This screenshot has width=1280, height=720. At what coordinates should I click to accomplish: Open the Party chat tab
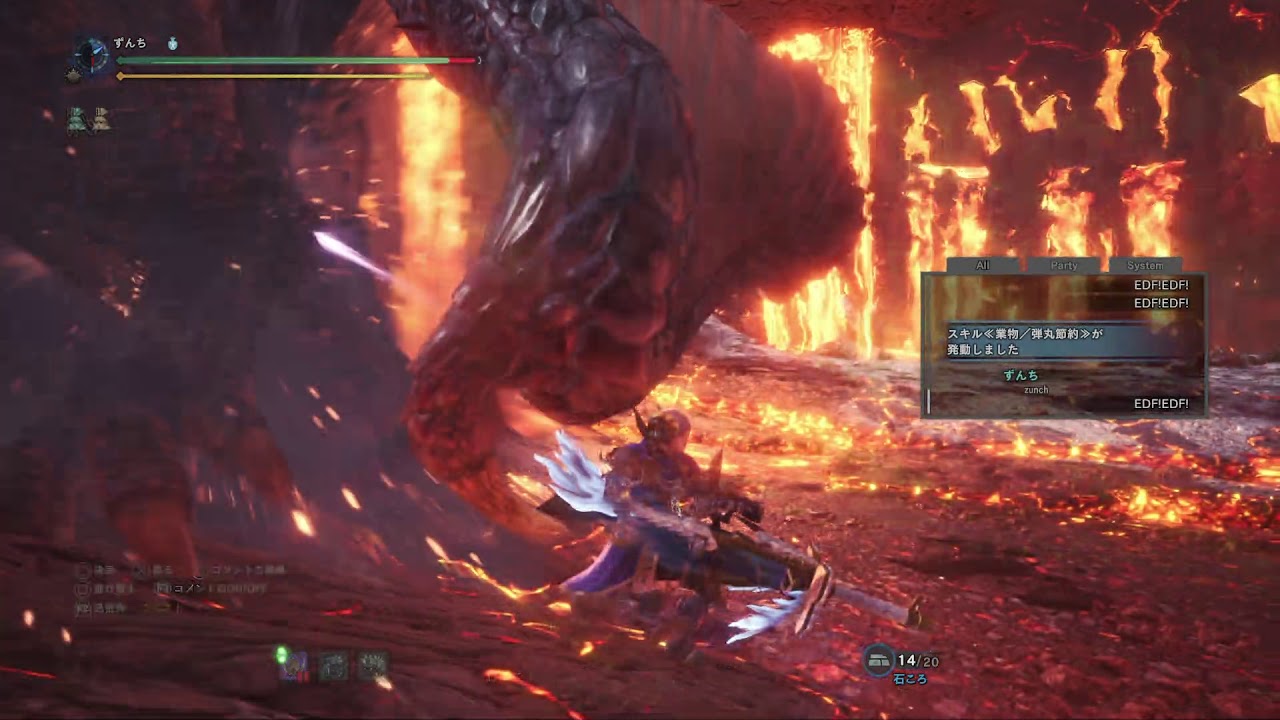[x=1064, y=265]
